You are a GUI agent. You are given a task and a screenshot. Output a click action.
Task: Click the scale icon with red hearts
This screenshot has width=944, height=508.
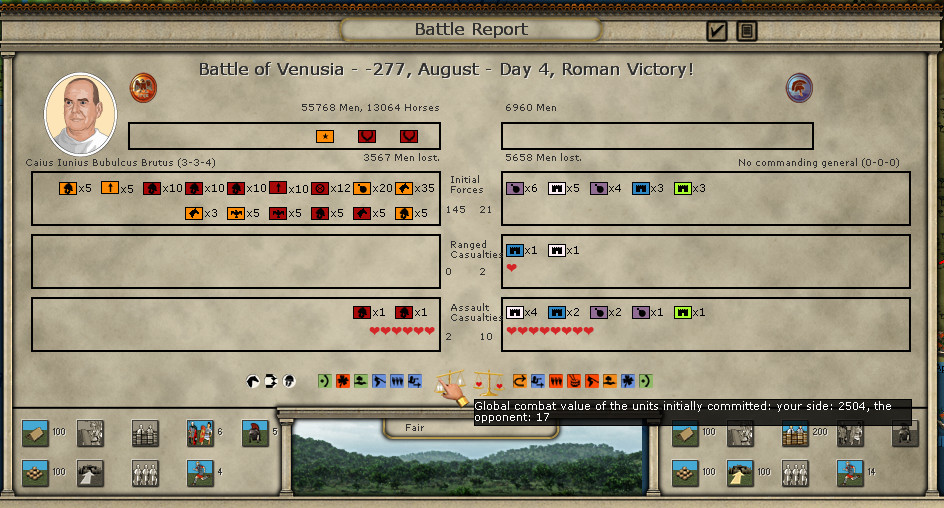489,381
